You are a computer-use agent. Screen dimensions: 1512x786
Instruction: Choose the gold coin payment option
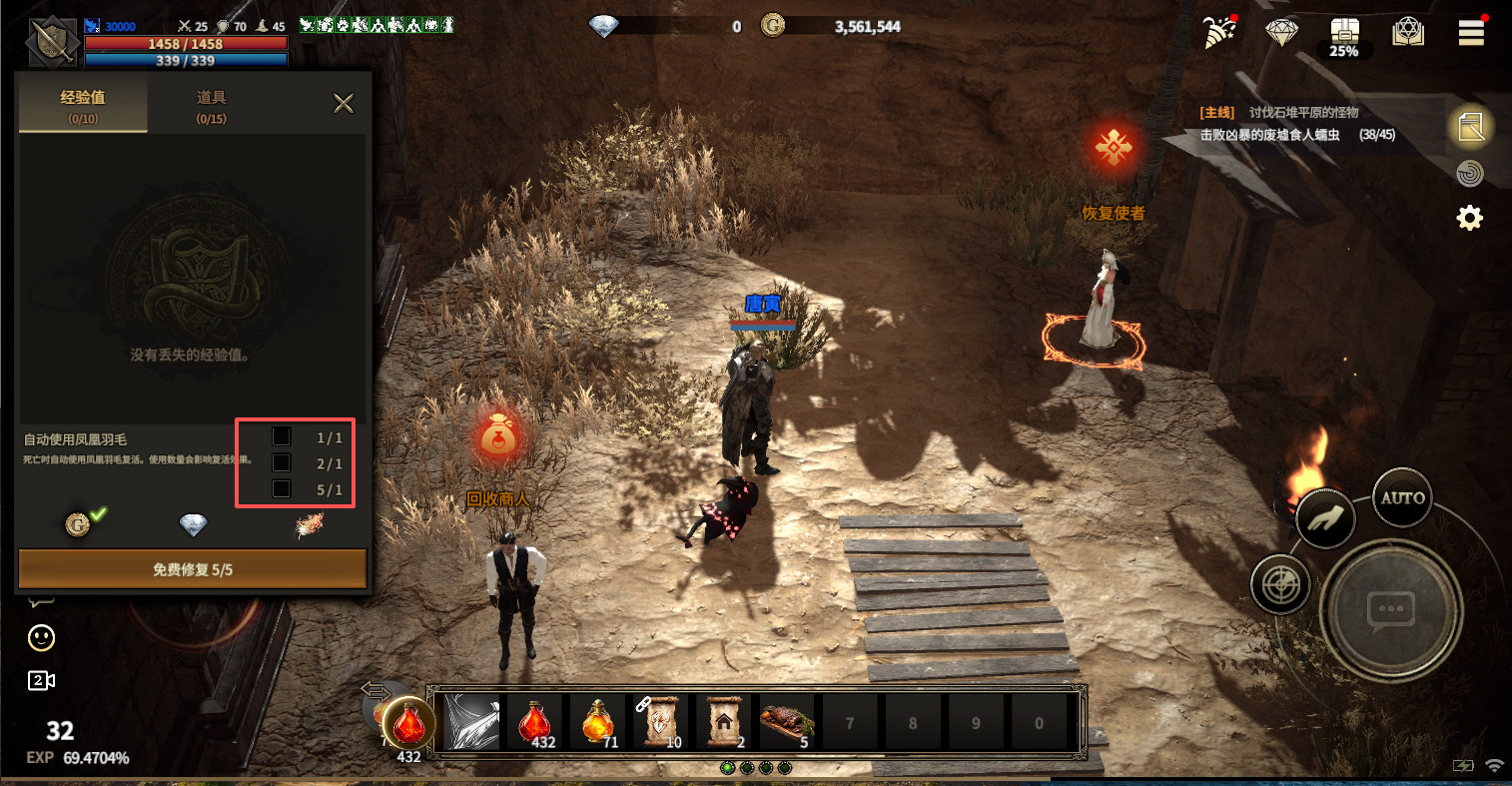[x=78, y=524]
